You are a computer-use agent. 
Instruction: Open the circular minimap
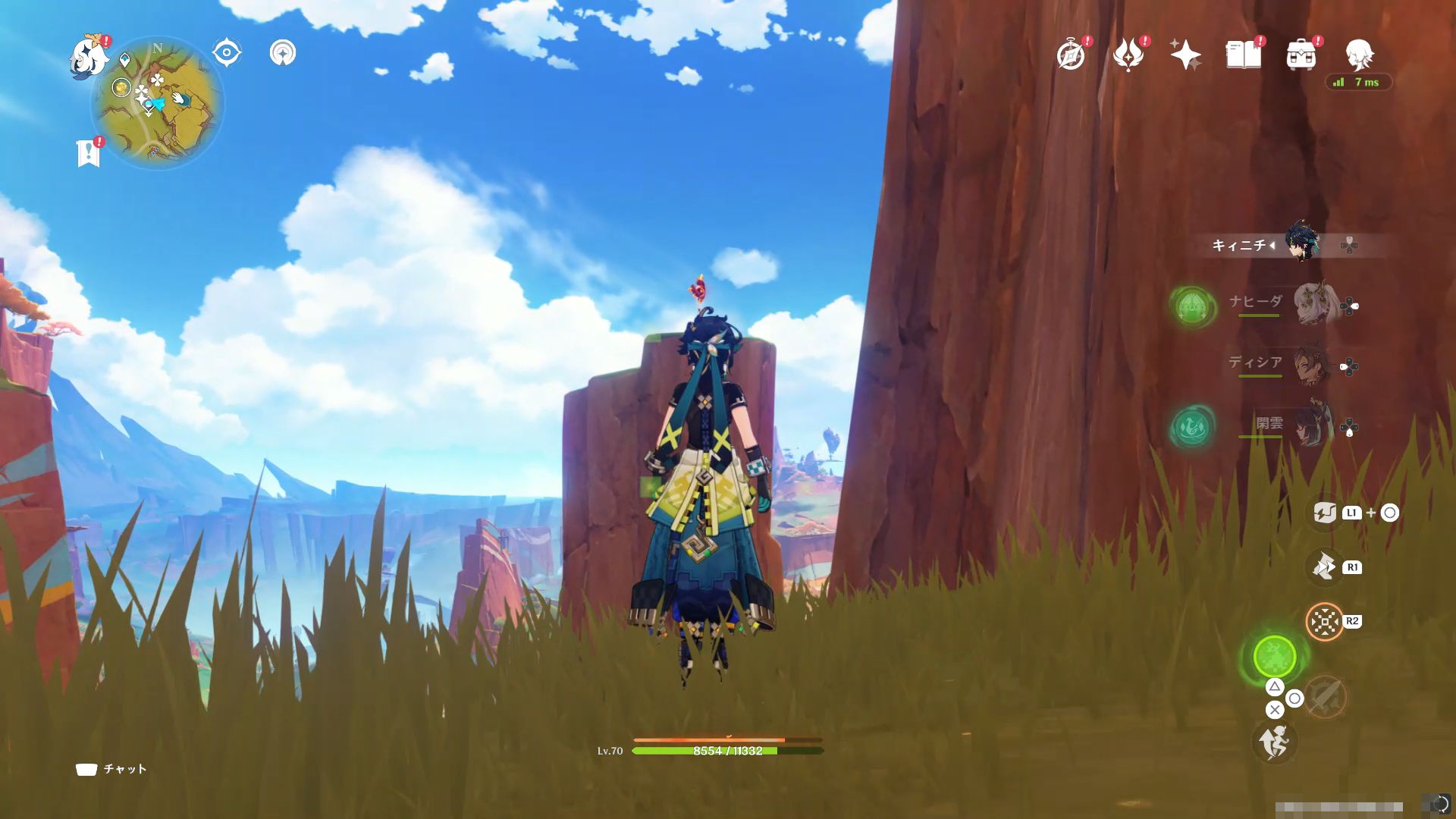(x=158, y=102)
